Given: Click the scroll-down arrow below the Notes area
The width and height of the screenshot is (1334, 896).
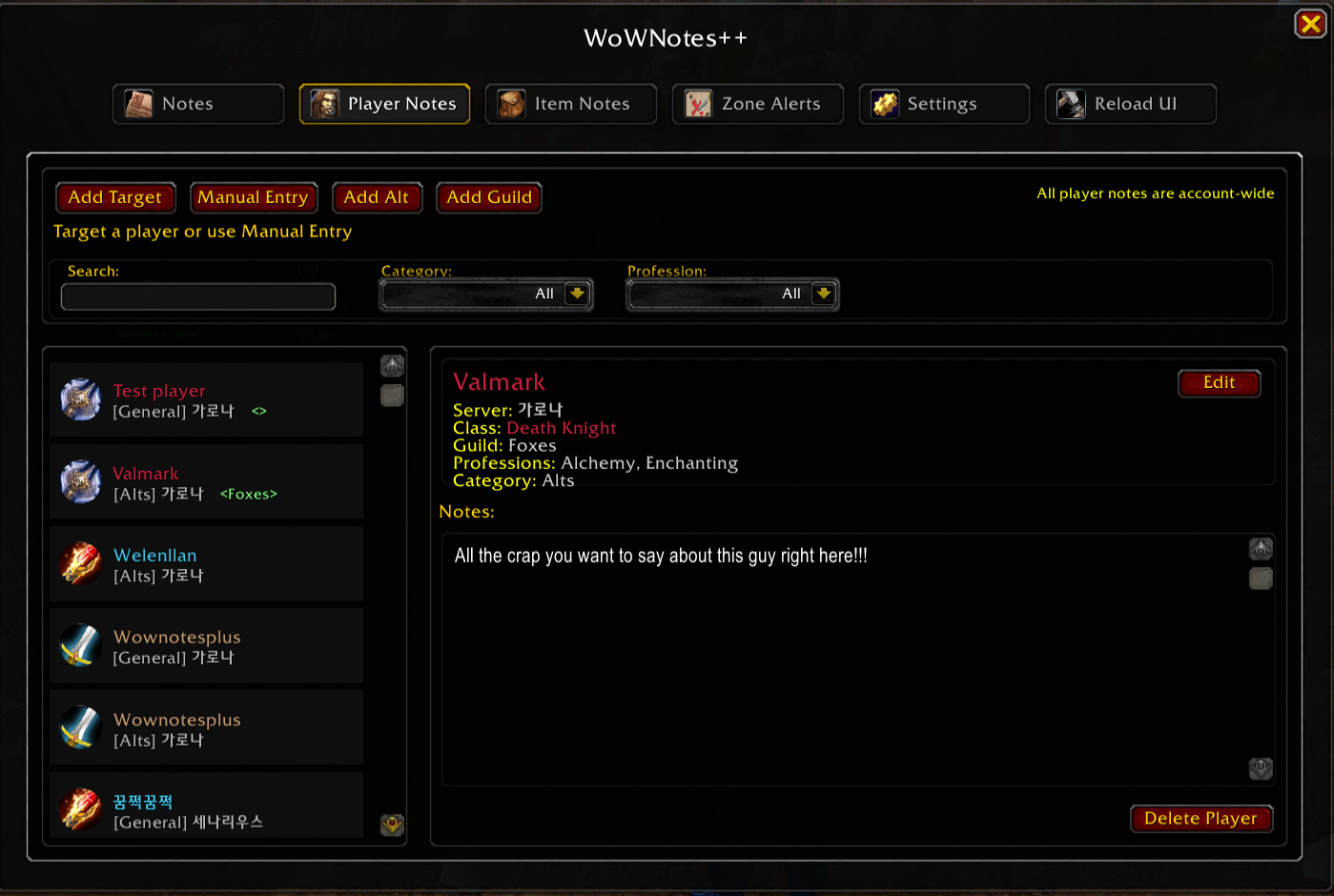Looking at the screenshot, I should (x=1261, y=768).
